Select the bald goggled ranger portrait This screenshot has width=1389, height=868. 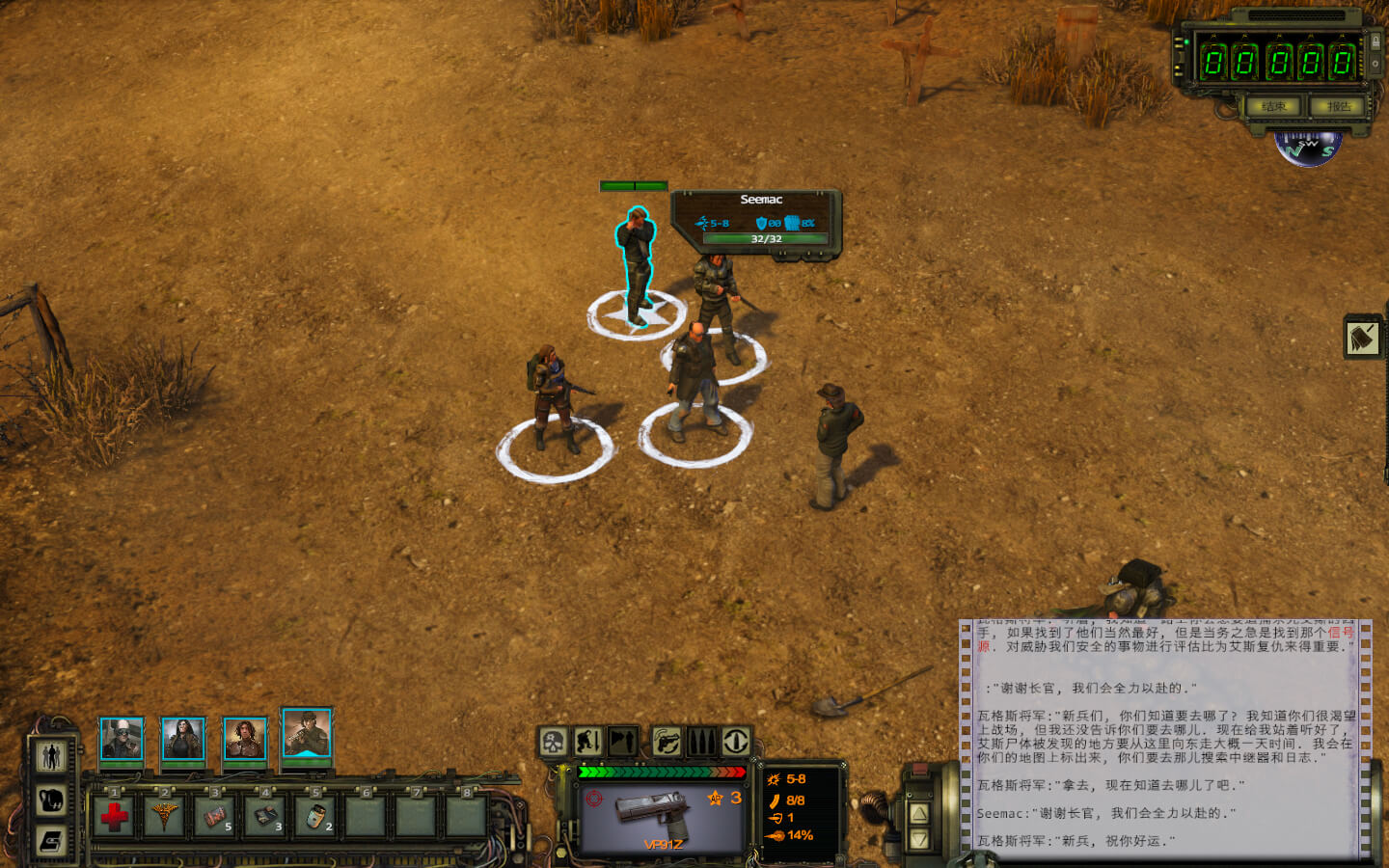(122, 740)
